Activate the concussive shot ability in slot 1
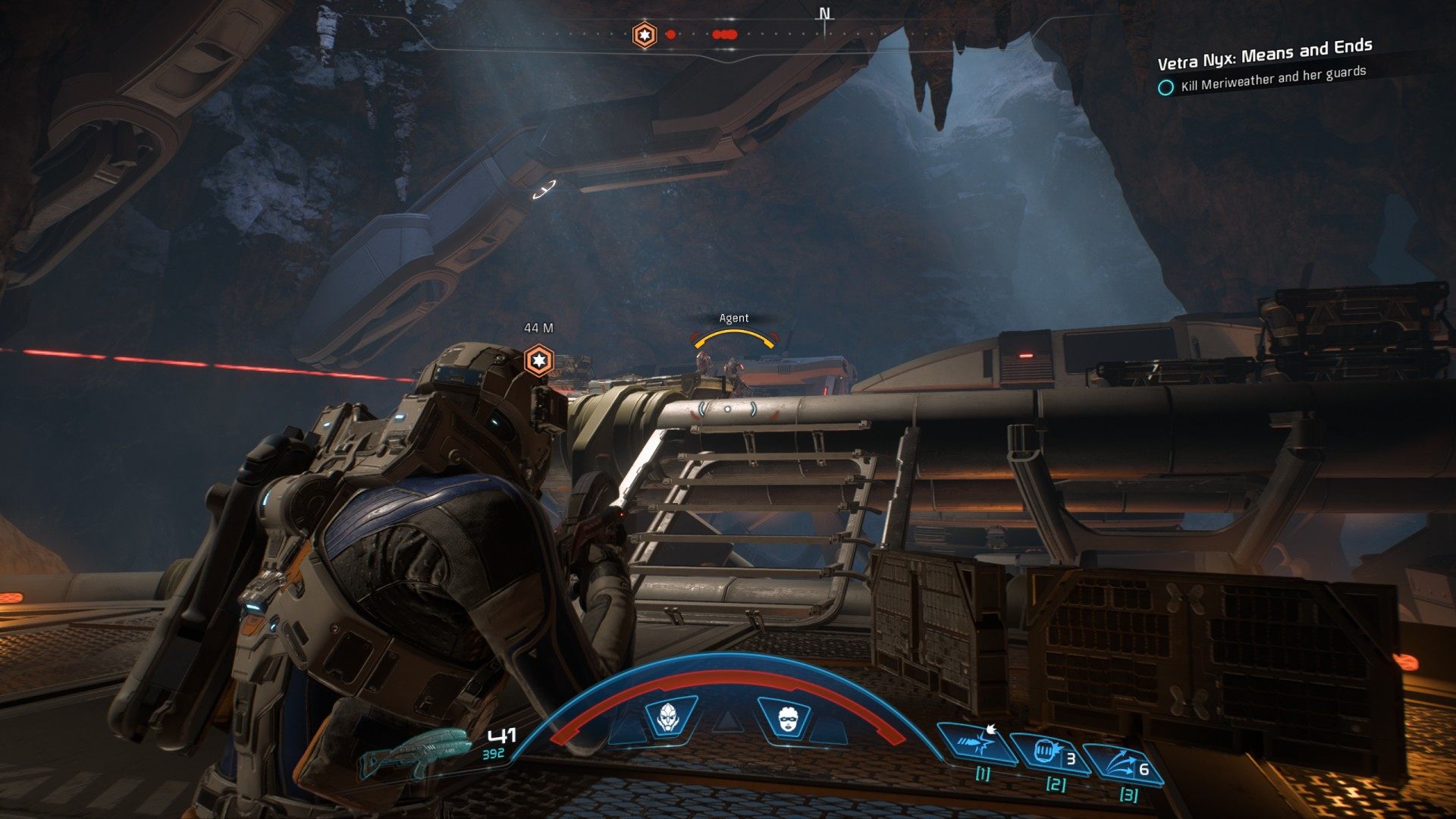Screen dimensions: 1456x819 point(977,742)
